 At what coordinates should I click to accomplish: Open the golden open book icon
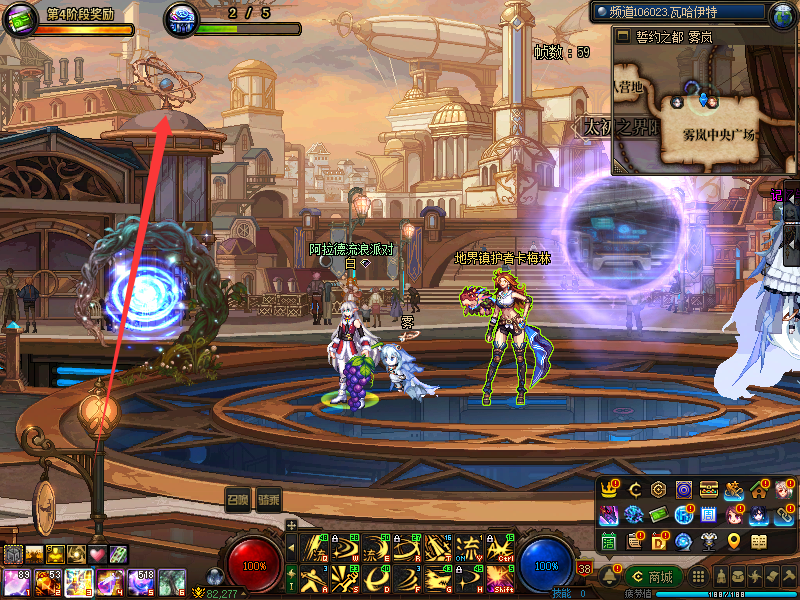tap(759, 541)
